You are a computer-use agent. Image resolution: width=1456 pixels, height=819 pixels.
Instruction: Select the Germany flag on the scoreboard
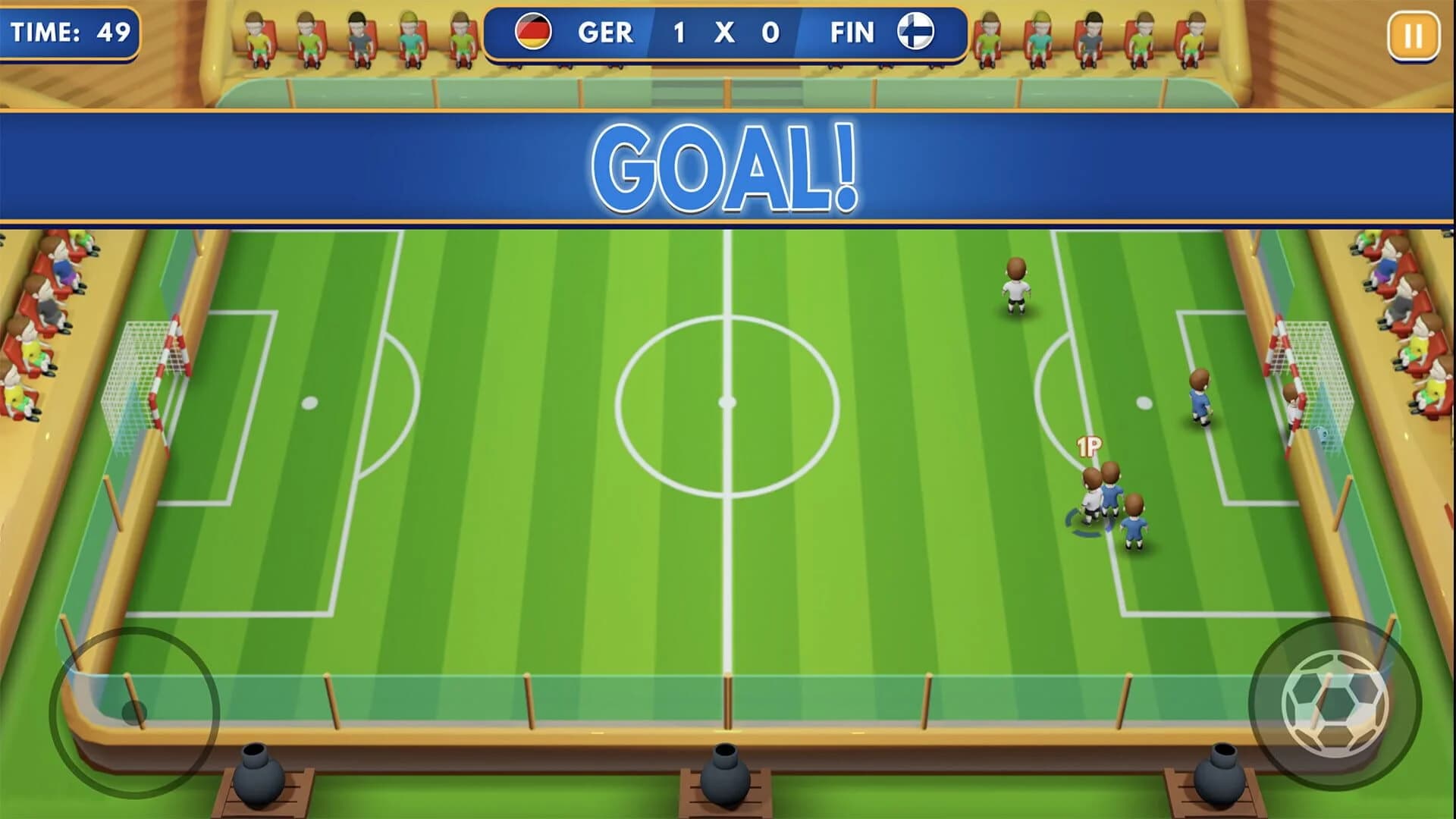pyautogui.click(x=533, y=33)
